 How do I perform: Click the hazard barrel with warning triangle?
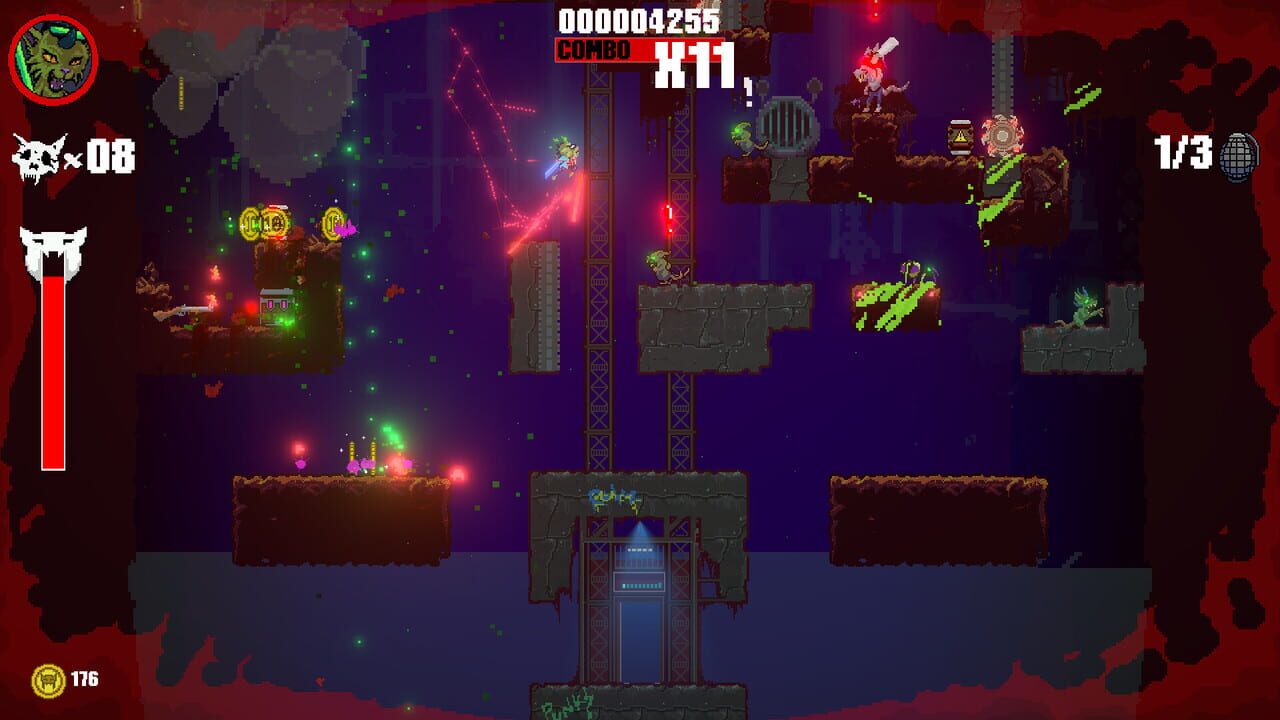point(960,135)
